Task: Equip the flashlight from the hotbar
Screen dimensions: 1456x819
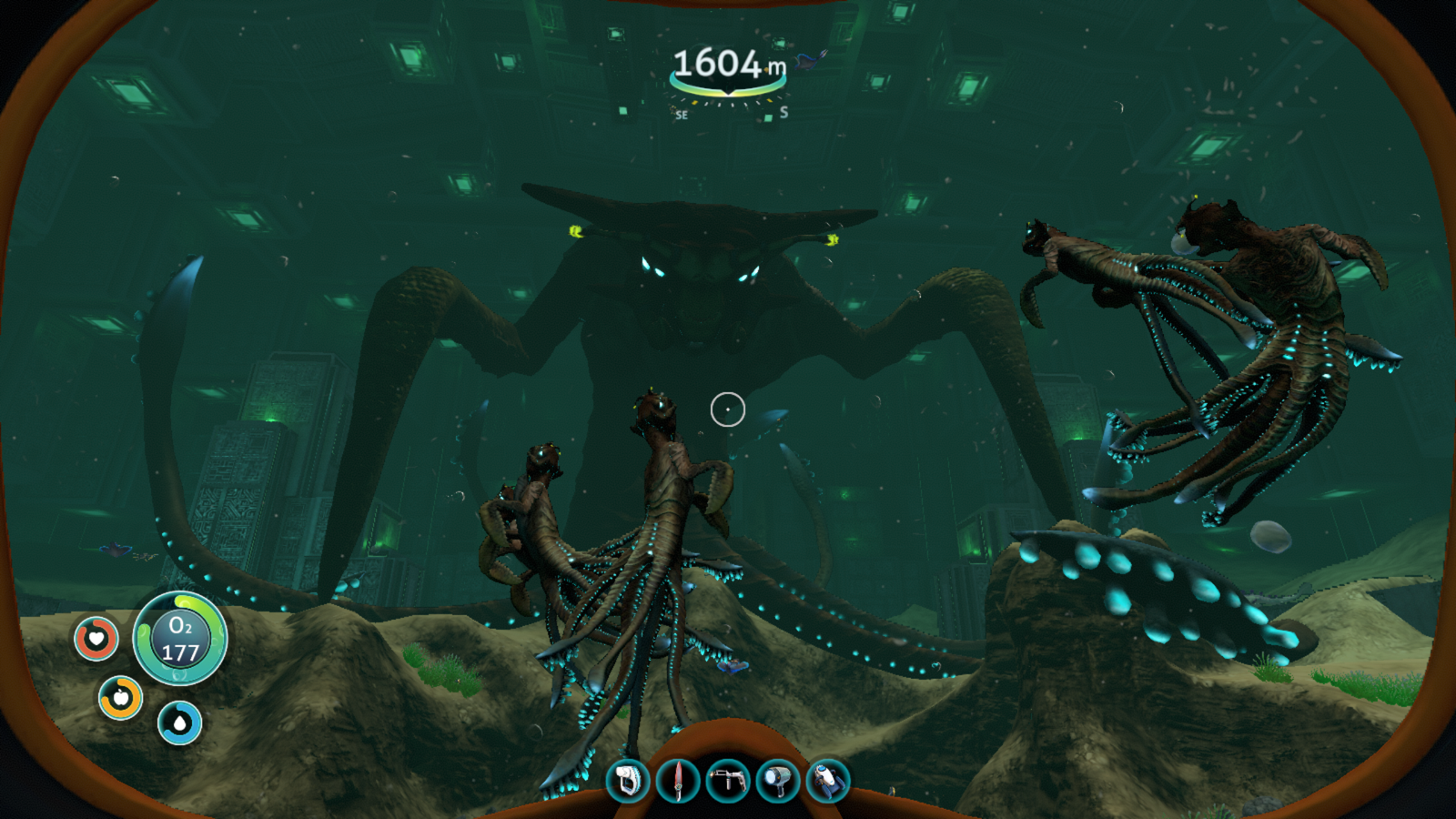Action: (777, 781)
